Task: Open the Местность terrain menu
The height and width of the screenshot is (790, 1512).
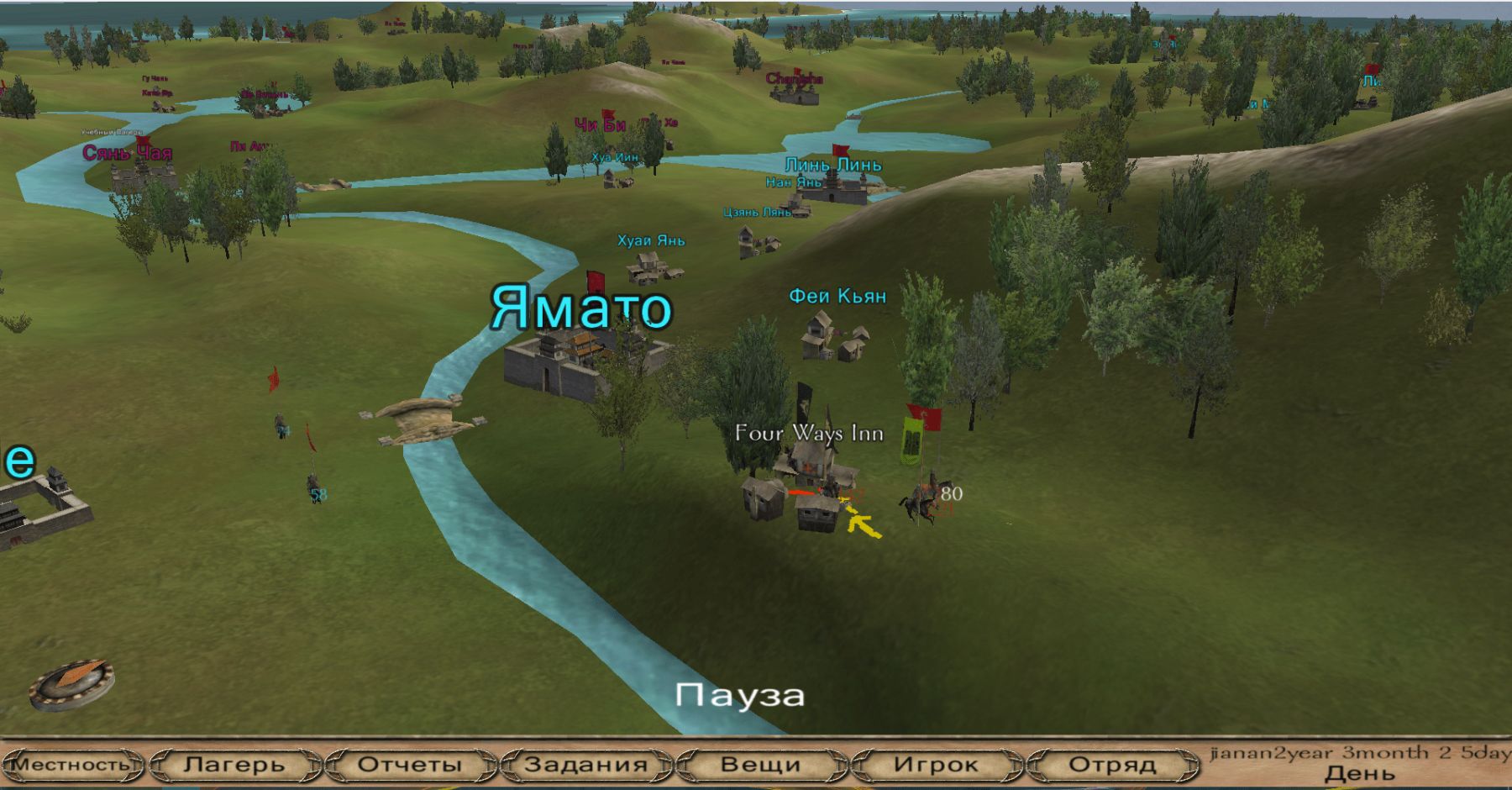Action: tap(71, 765)
